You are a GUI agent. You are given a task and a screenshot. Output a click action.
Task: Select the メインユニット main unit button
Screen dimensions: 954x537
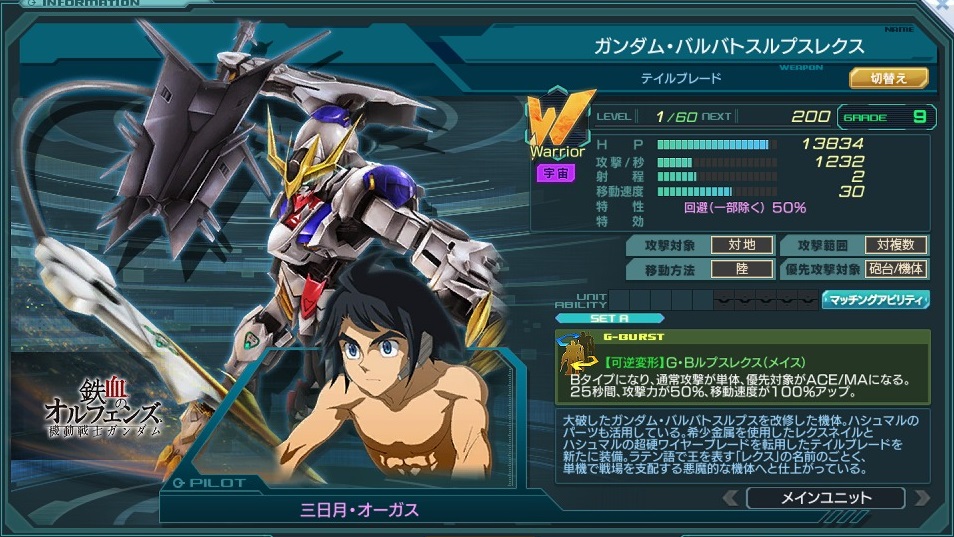point(824,498)
